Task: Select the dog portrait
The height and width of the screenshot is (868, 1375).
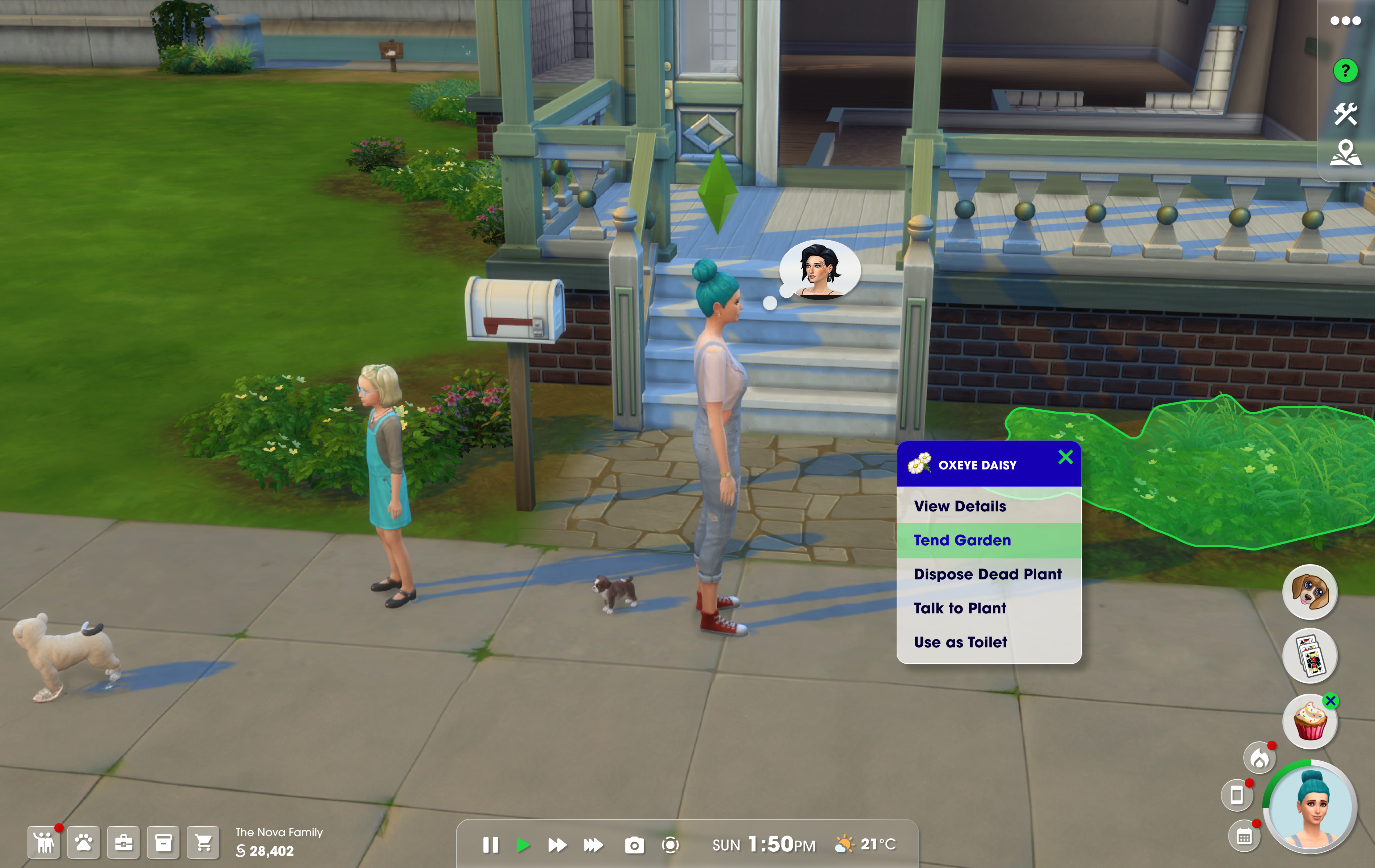Action: click(x=1310, y=592)
